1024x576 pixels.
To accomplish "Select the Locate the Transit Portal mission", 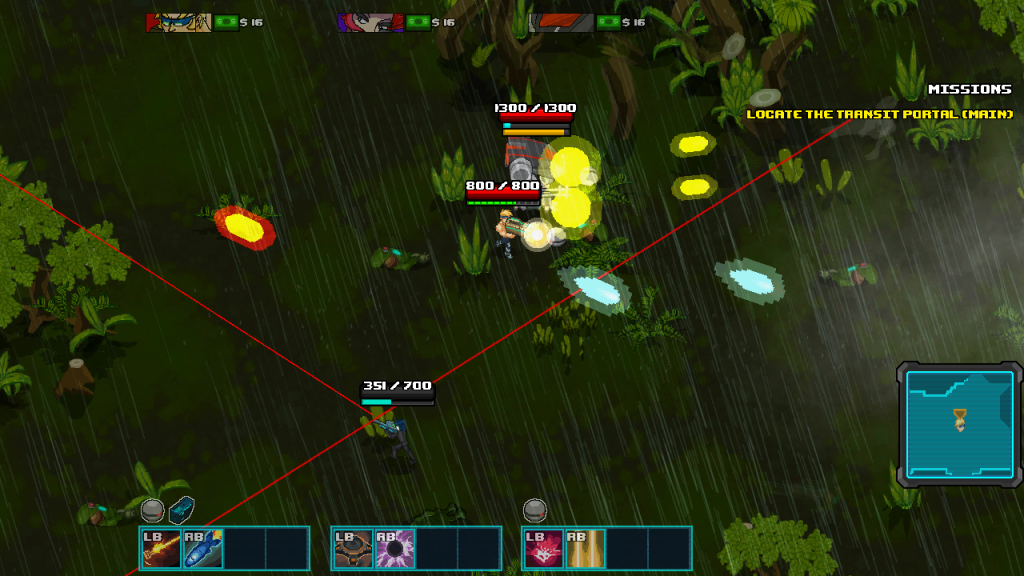I will coord(879,114).
